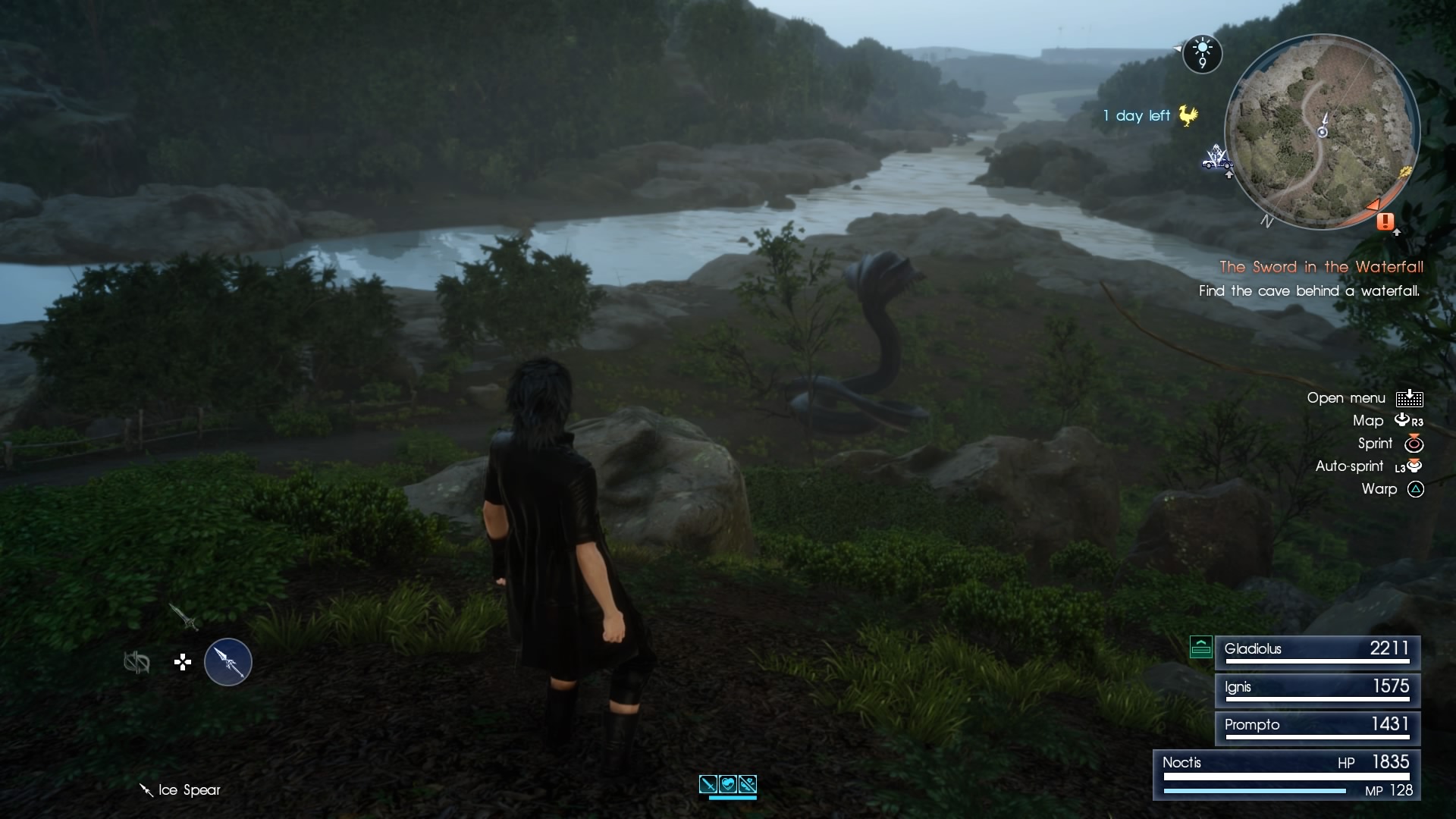Select the Ice Spear weapon icon
This screenshot has height=819, width=1456.
pos(229,662)
